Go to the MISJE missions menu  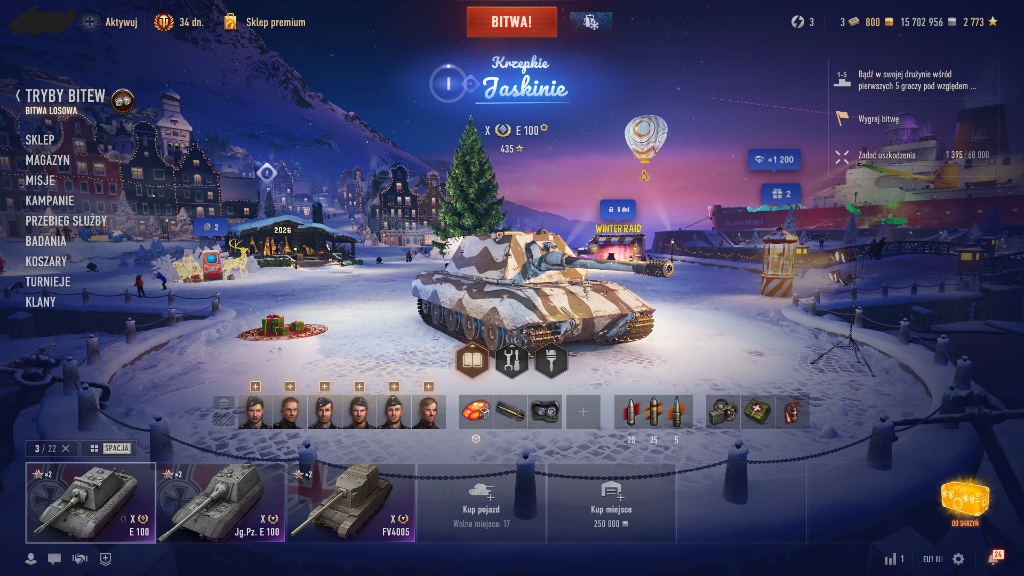point(40,180)
